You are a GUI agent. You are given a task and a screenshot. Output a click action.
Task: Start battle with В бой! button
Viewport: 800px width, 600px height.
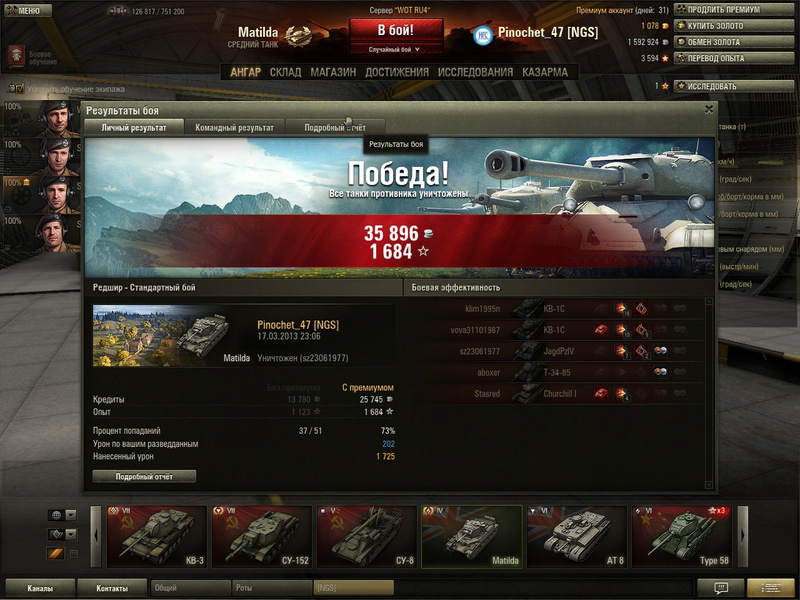[396, 30]
